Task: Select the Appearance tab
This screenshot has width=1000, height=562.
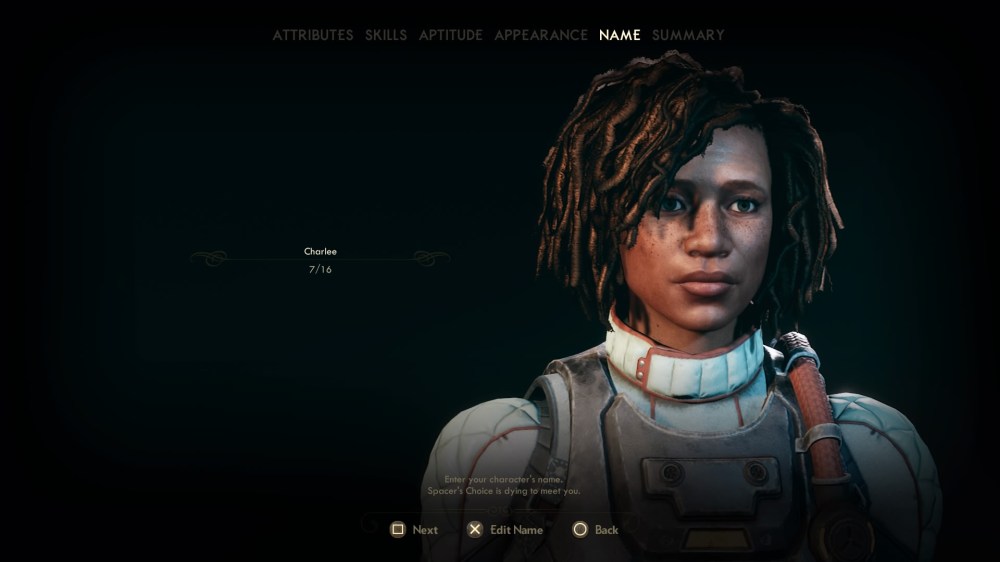Action: (x=541, y=35)
